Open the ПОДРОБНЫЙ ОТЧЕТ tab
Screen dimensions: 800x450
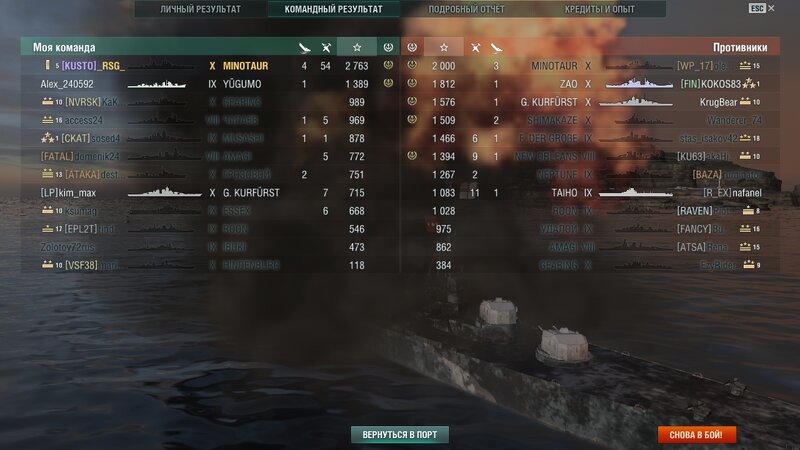point(464,9)
